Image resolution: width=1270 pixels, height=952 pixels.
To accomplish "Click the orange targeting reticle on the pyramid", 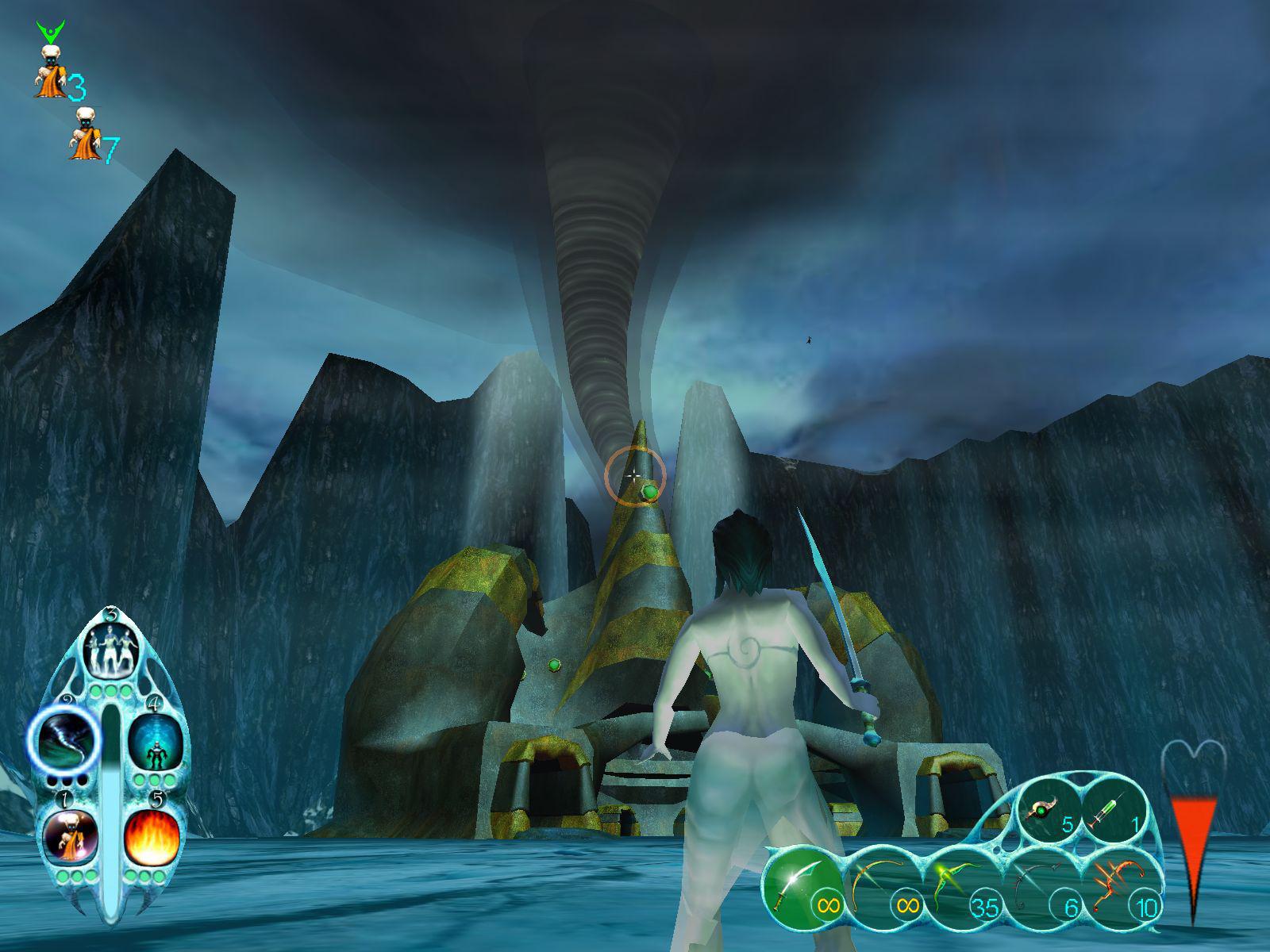I will [x=635, y=474].
